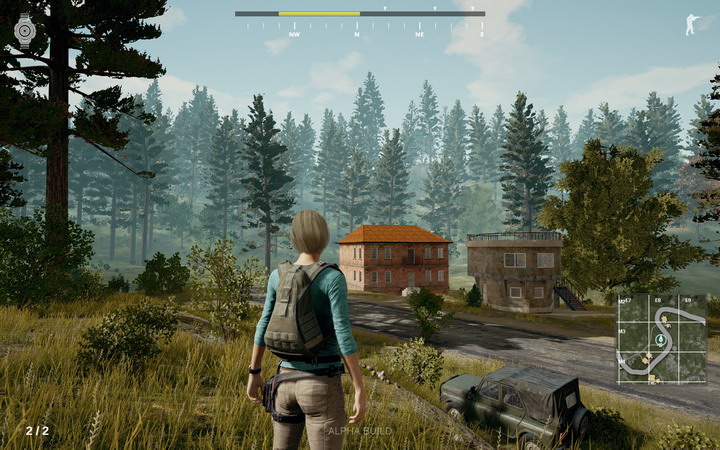Click the wristwatch icon in the corner
The image size is (720, 450).
pos(25,31)
